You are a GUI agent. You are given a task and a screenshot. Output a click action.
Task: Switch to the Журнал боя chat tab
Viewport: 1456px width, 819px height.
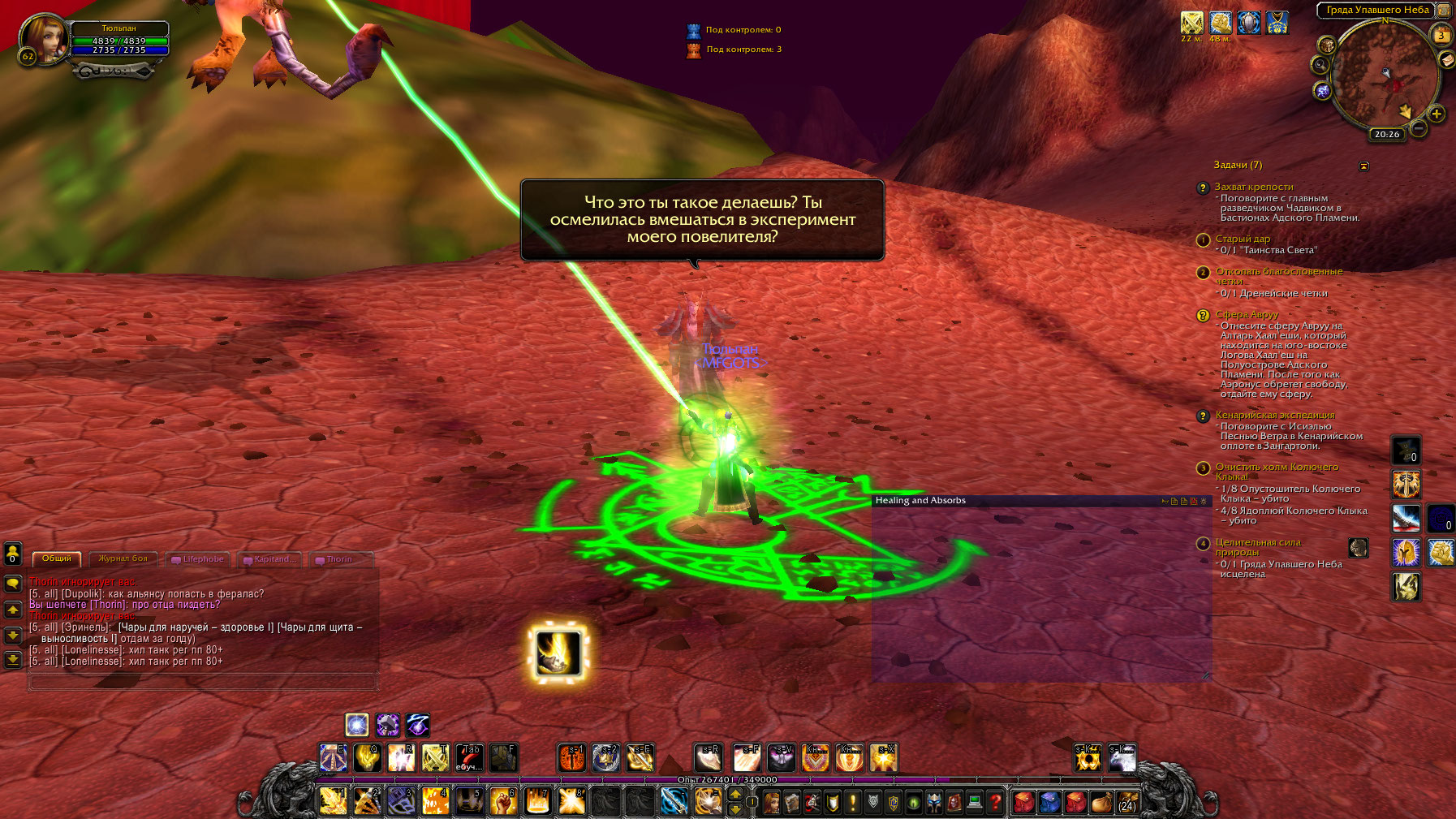coord(123,558)
